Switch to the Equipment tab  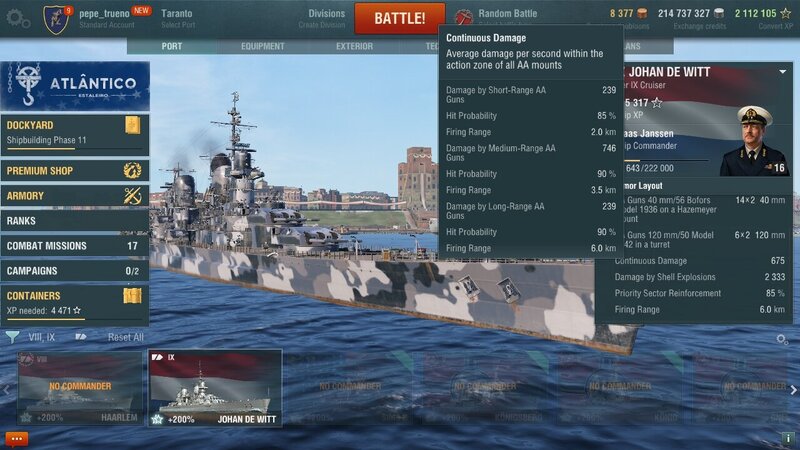[x=262, y=46]
